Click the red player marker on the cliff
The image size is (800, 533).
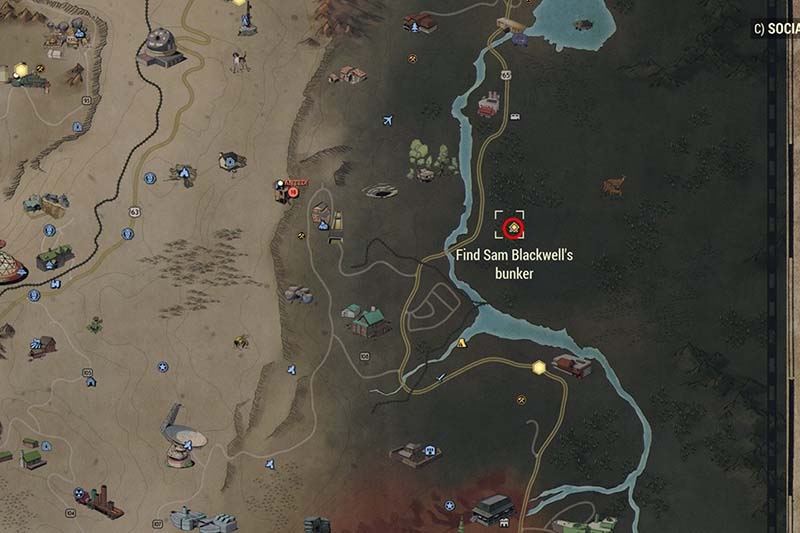(284, 187)
